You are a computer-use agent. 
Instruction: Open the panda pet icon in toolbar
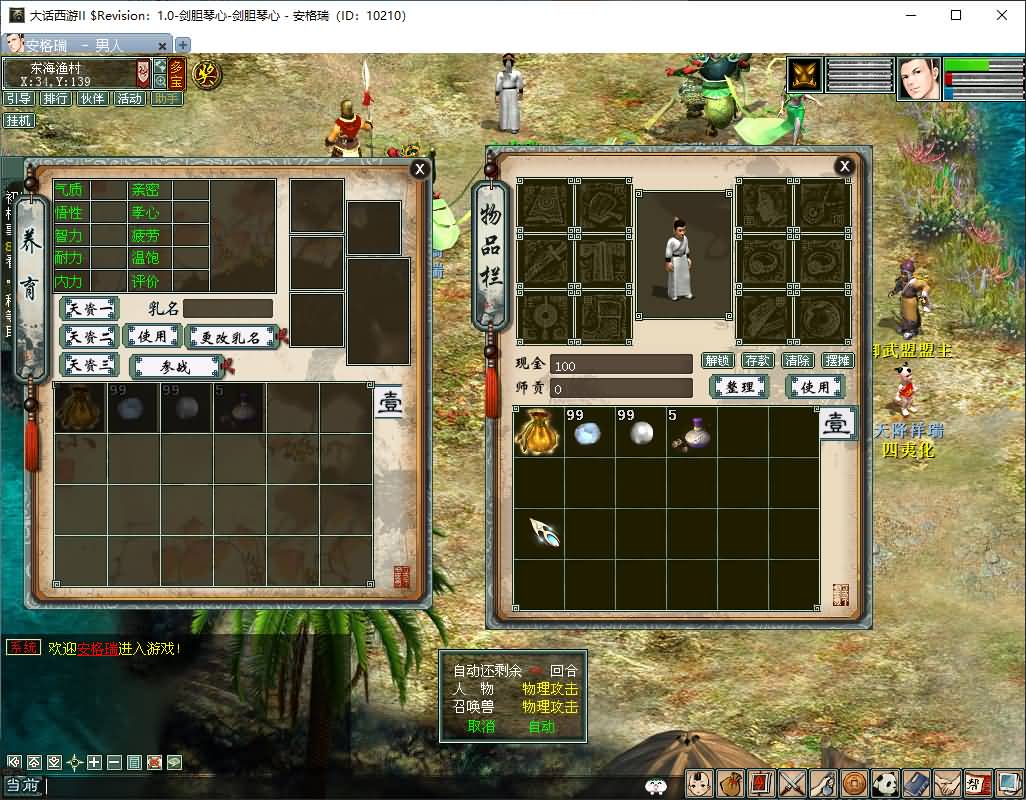[x=885, y=783]
